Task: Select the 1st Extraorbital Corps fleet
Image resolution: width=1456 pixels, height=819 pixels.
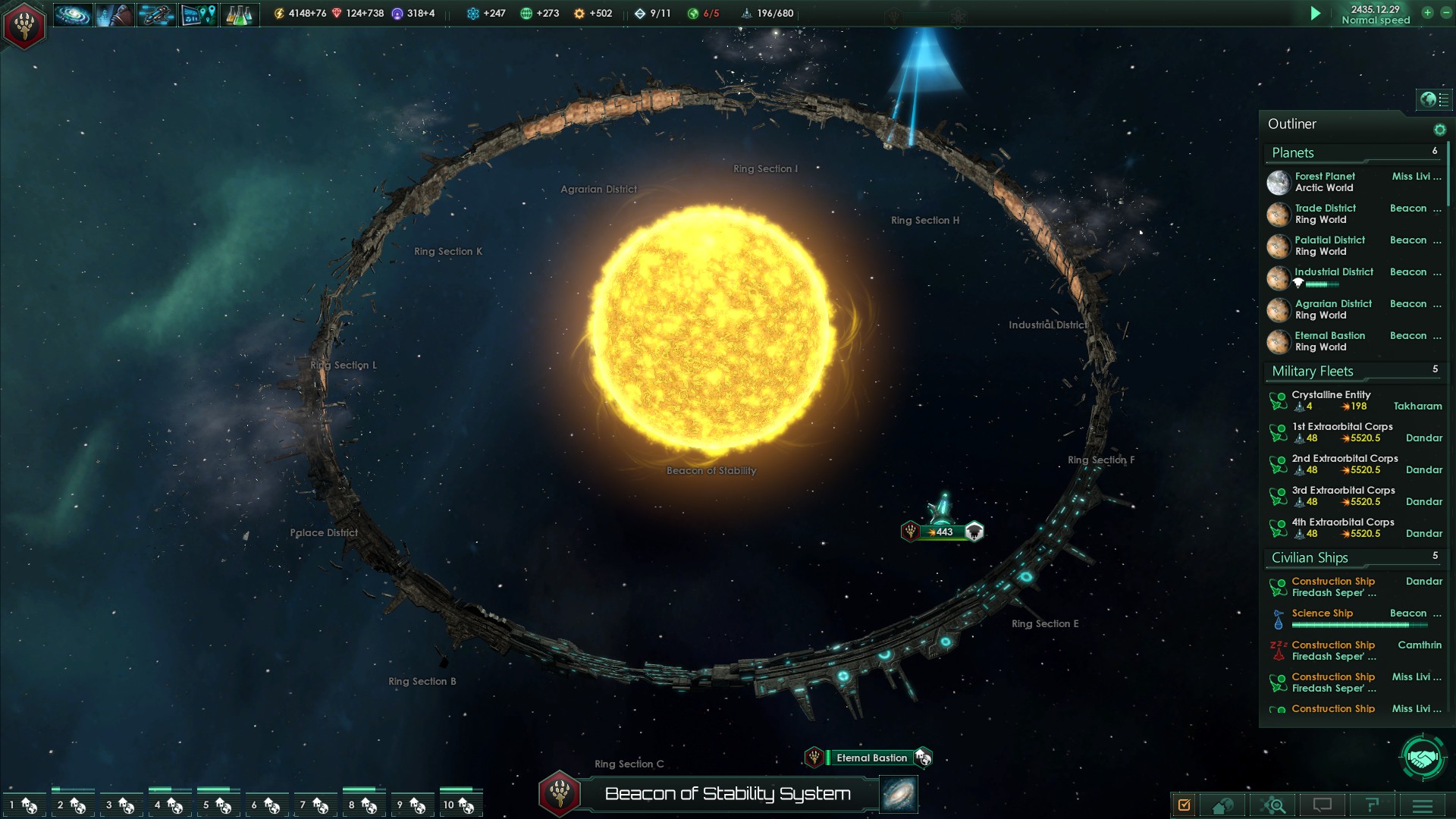Action: pyautogui.click(x=1342, y=432)
